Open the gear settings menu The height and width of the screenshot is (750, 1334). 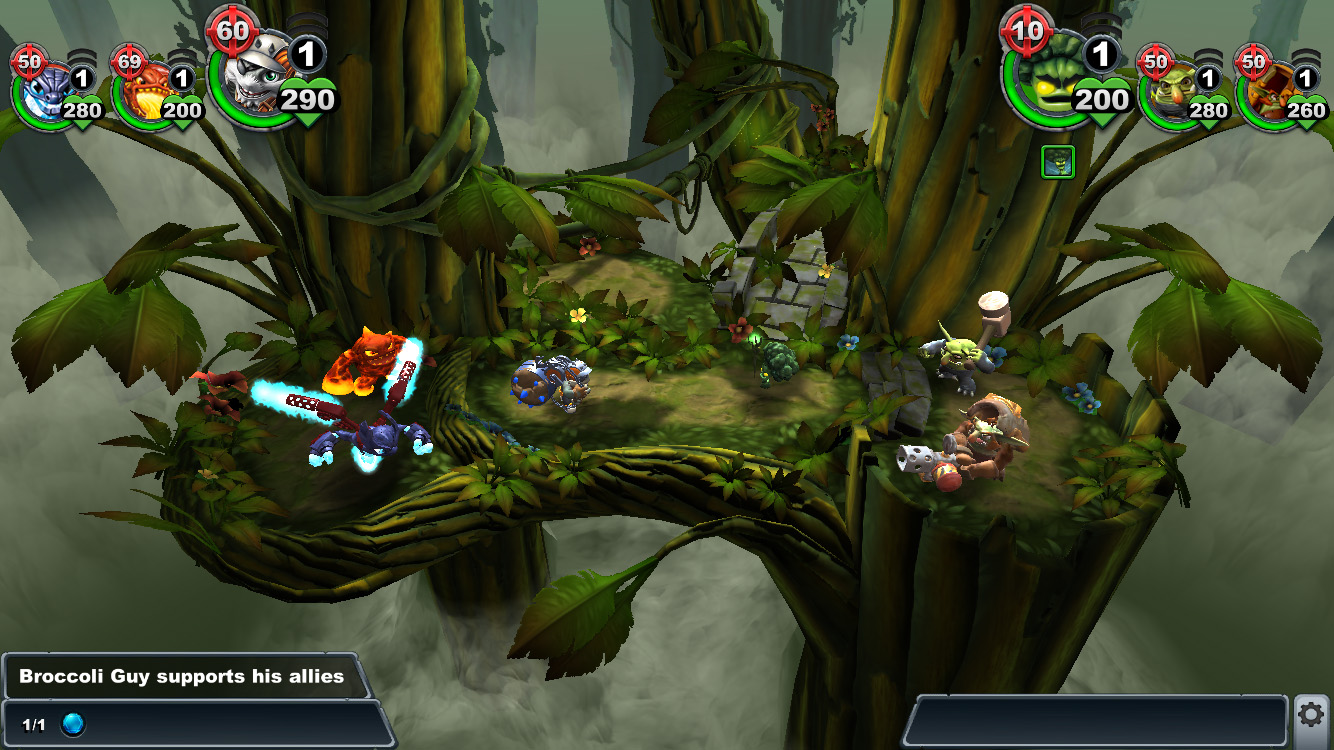coord(1311,714)
